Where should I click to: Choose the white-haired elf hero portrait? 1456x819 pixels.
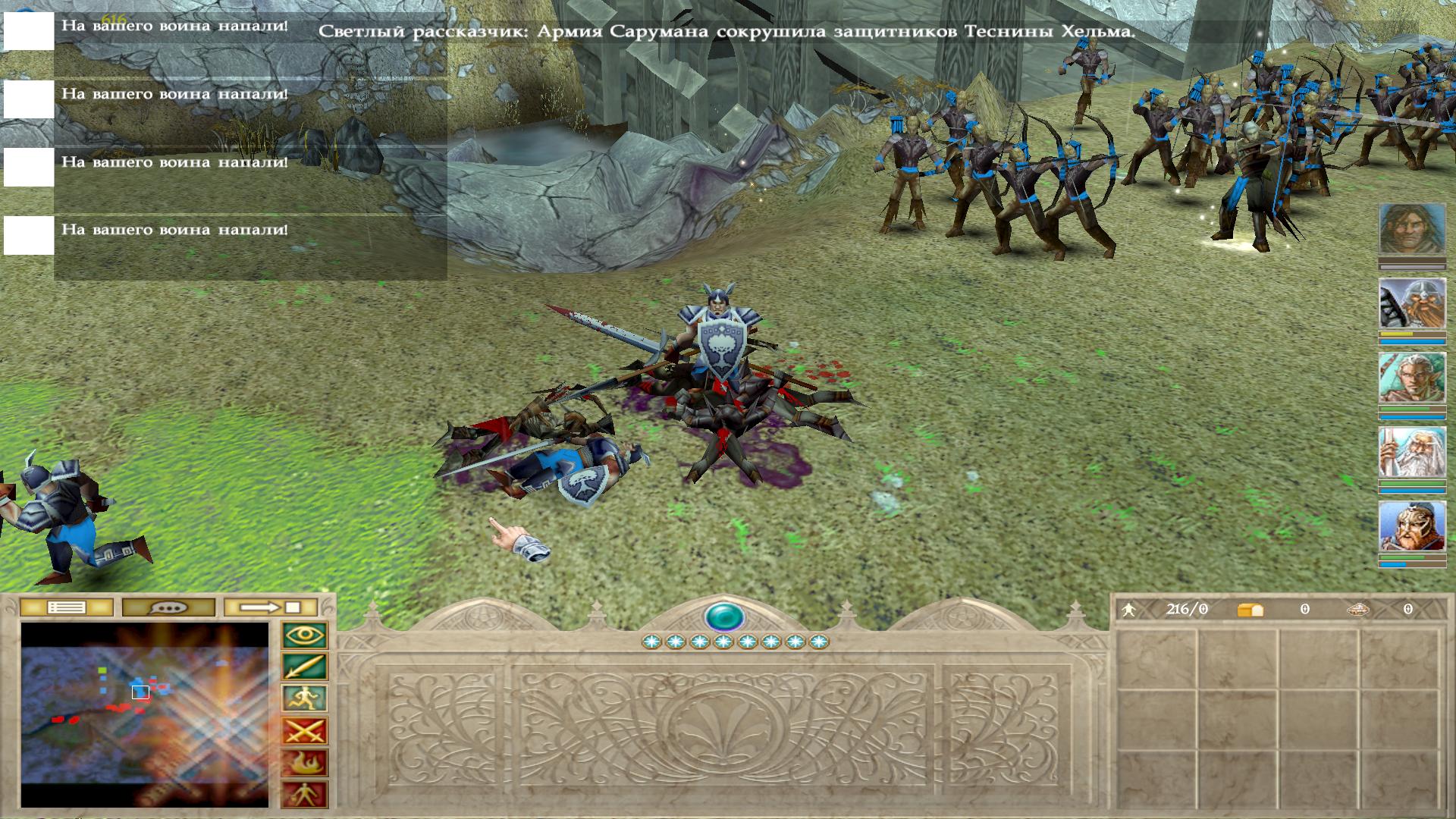[x=1411, y=378]
